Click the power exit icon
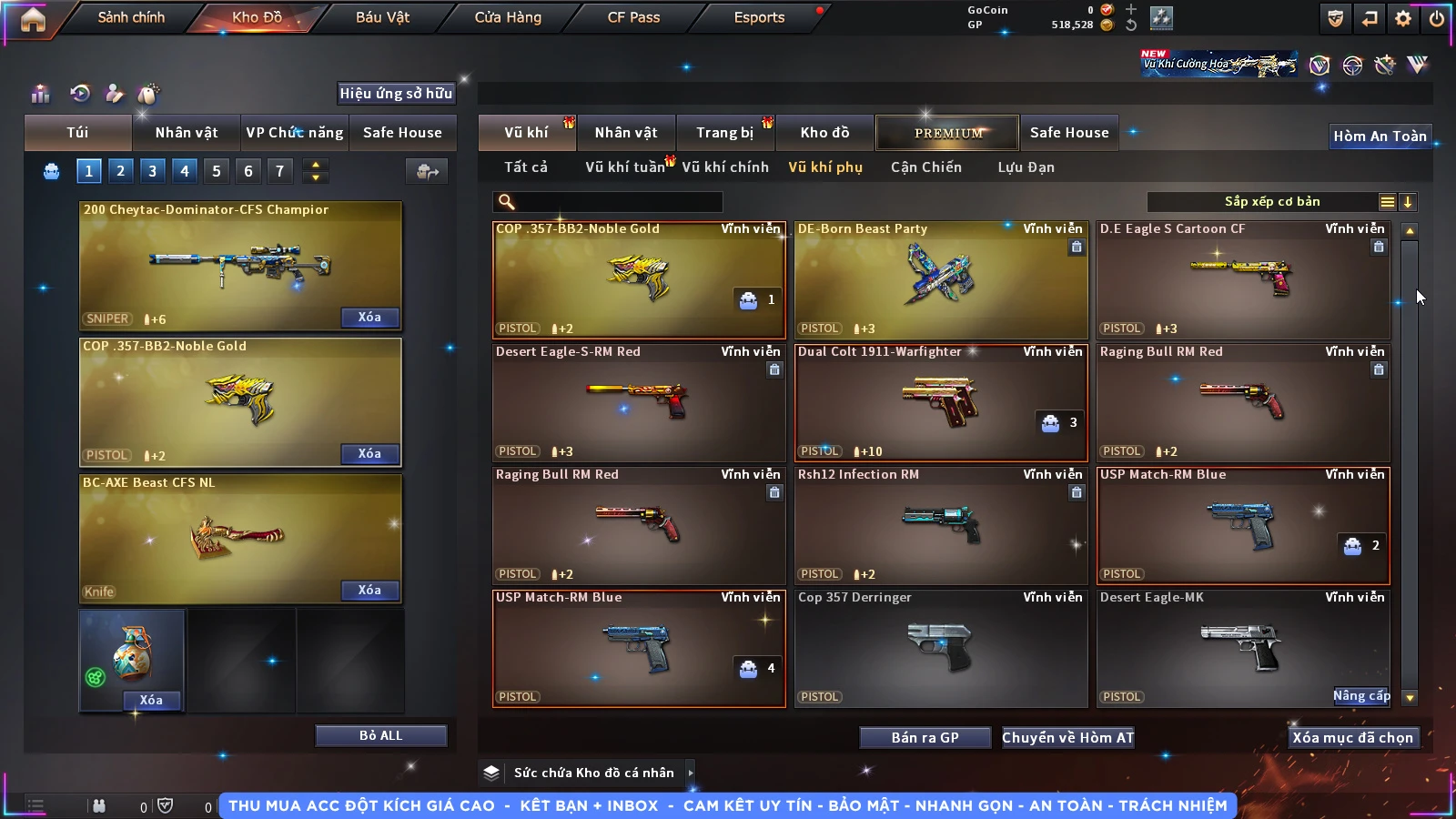This screenshot has width=1456, height=819. 1437,18
